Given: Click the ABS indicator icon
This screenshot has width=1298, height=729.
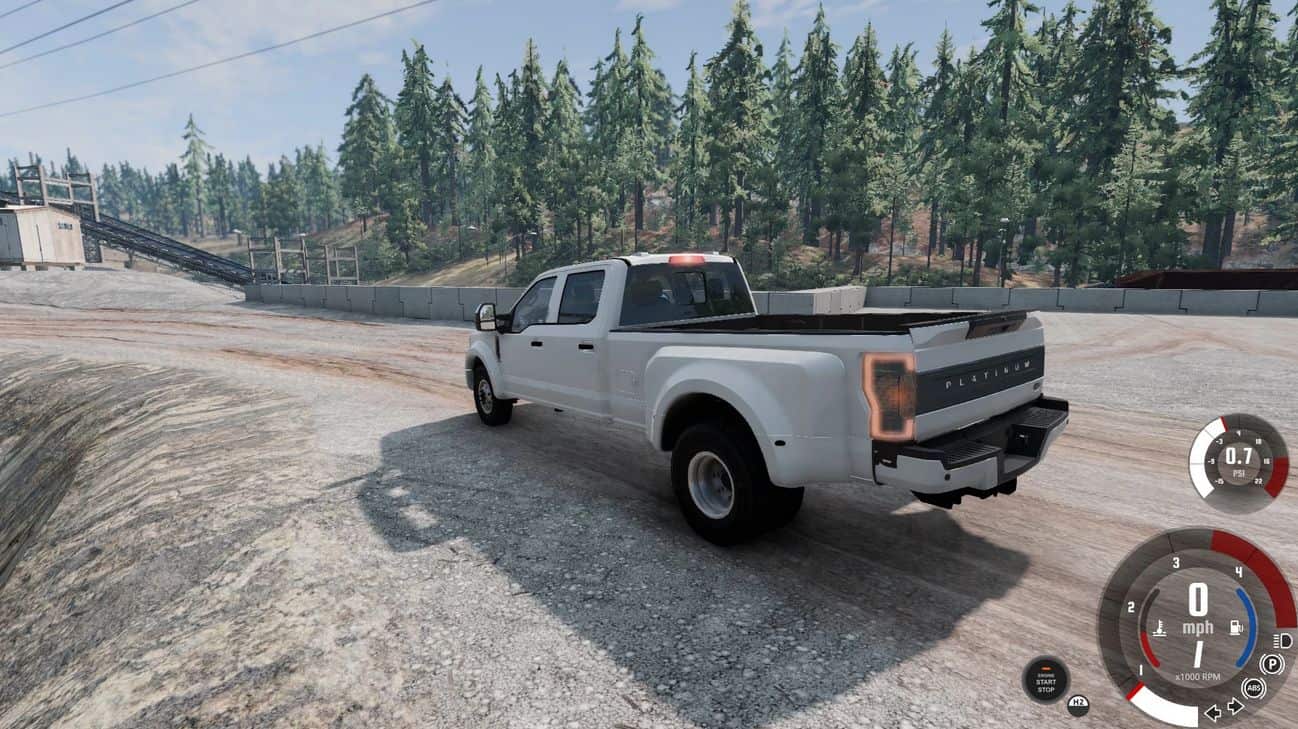Looking at the screenshot, I should [1253, 688].
